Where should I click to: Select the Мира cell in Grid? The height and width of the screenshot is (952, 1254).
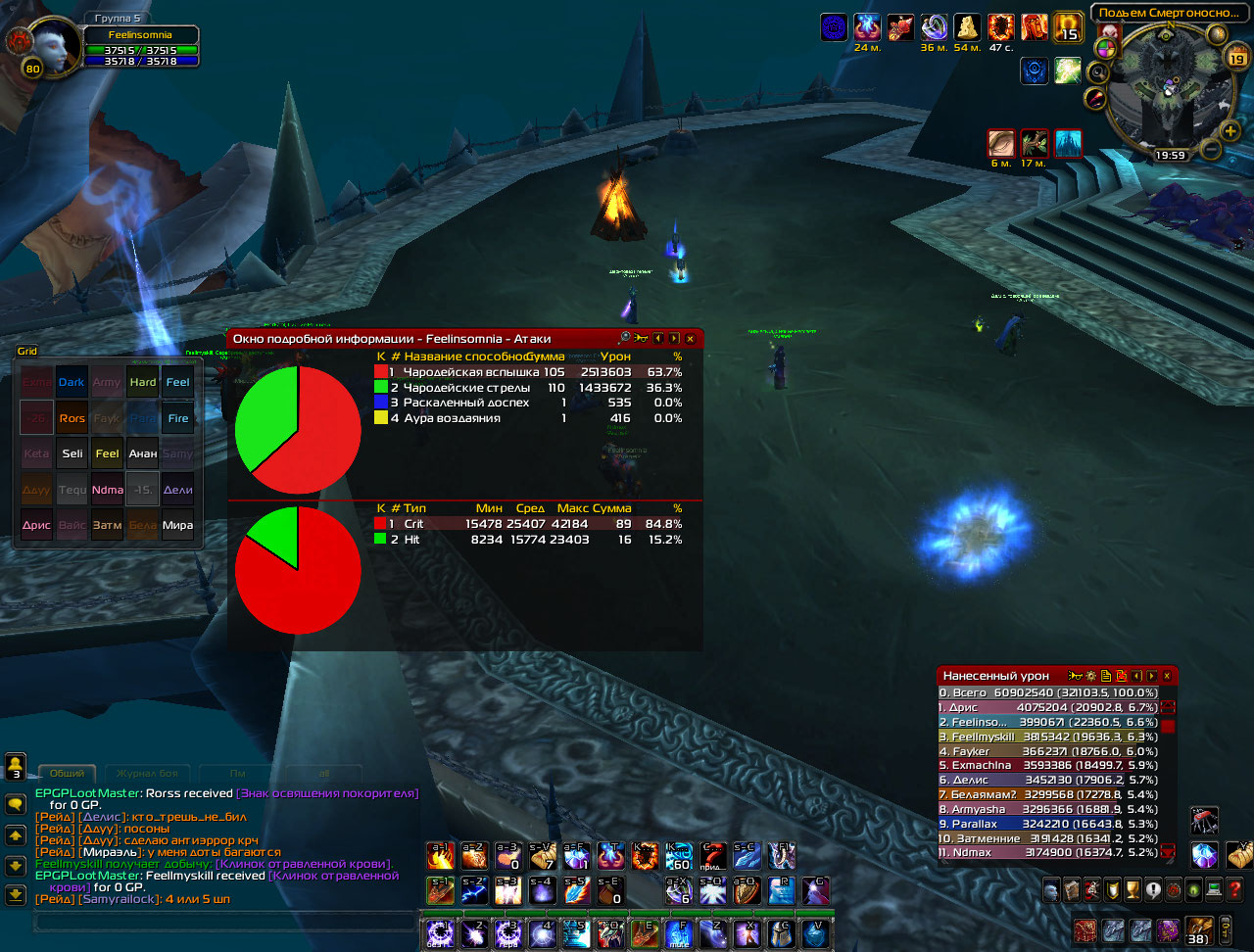point(177,525)
